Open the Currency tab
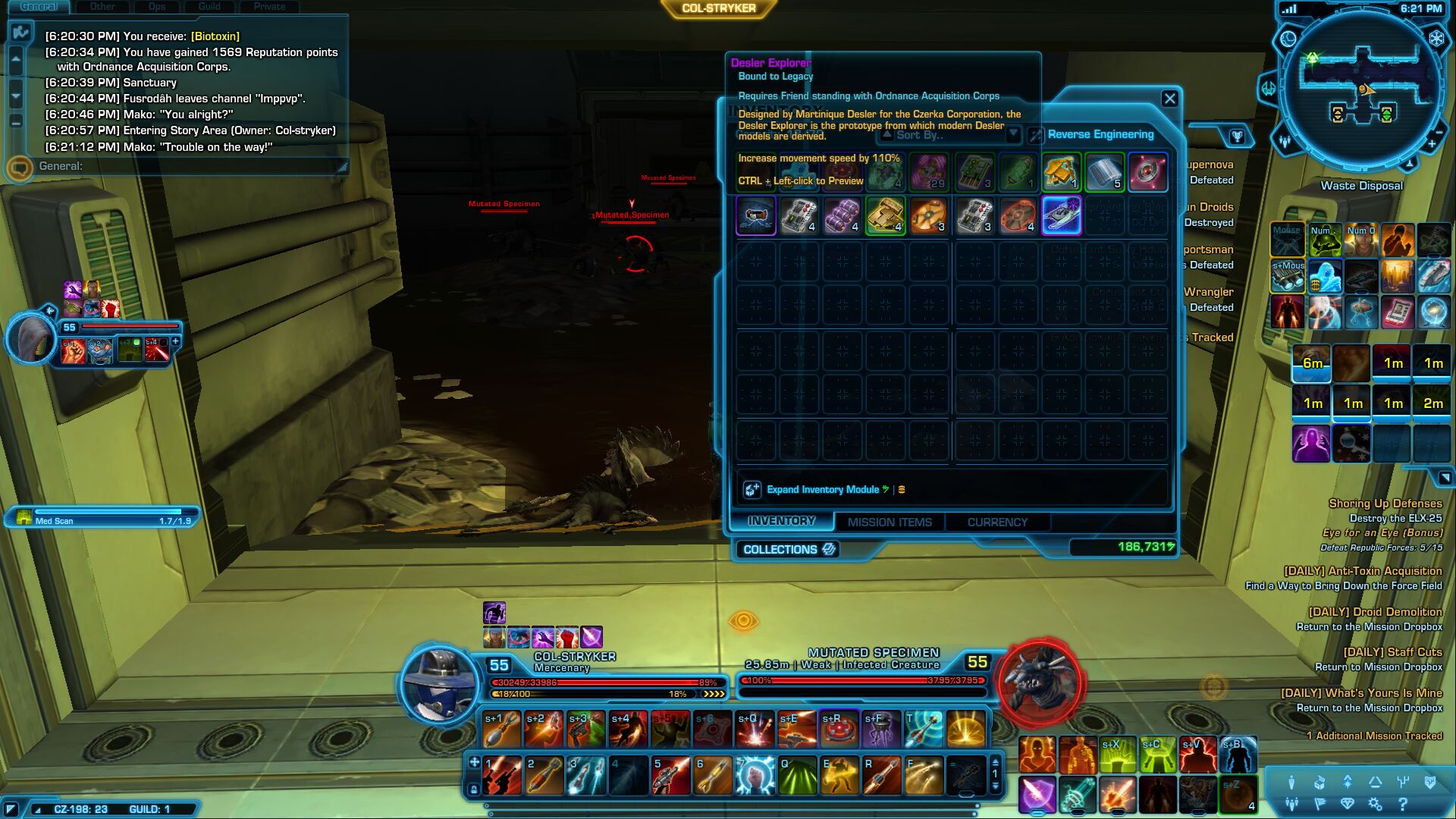This screenshot has height=819, width=1456. [997, 522]
